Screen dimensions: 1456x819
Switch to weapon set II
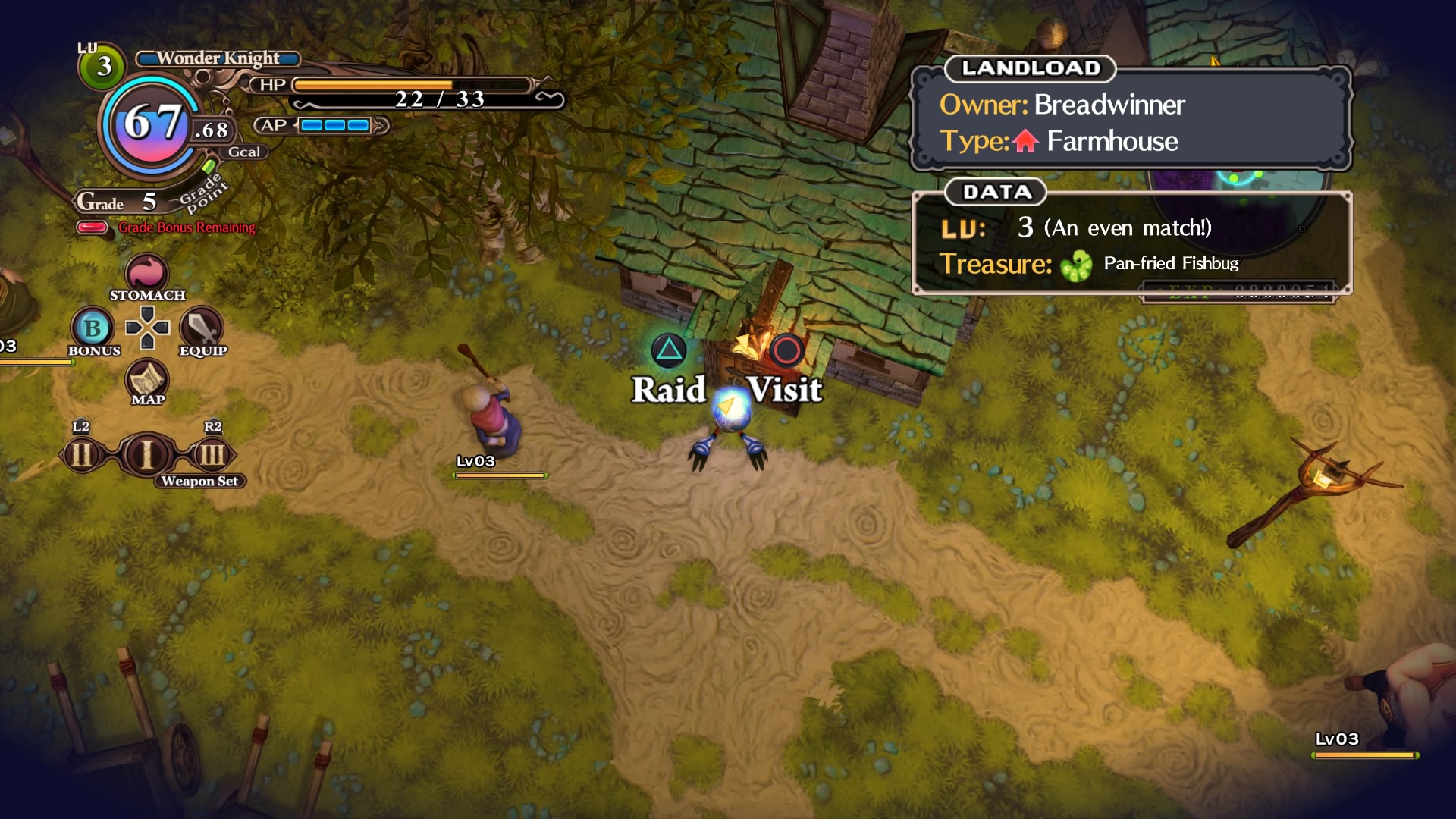coord(82,455)
